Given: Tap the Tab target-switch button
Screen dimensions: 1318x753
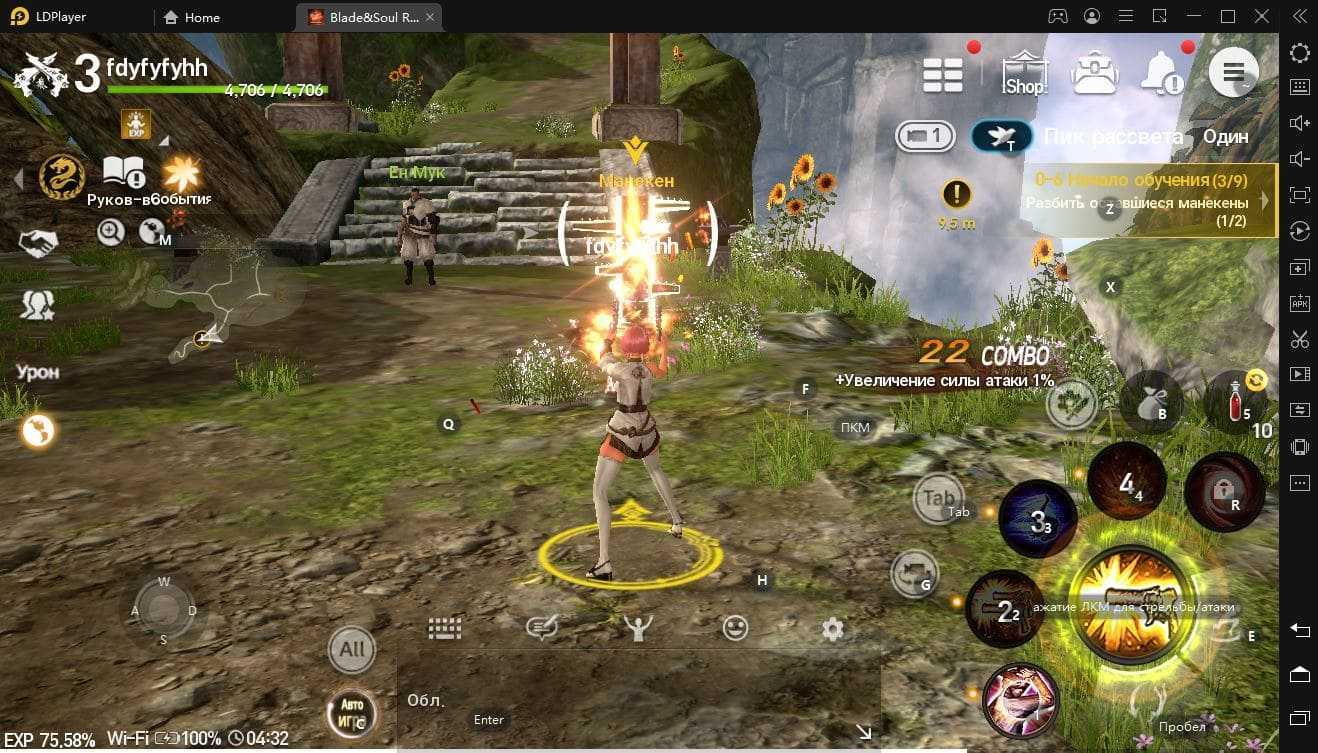Looking at the screenshot, I should (x=938, y=497).
